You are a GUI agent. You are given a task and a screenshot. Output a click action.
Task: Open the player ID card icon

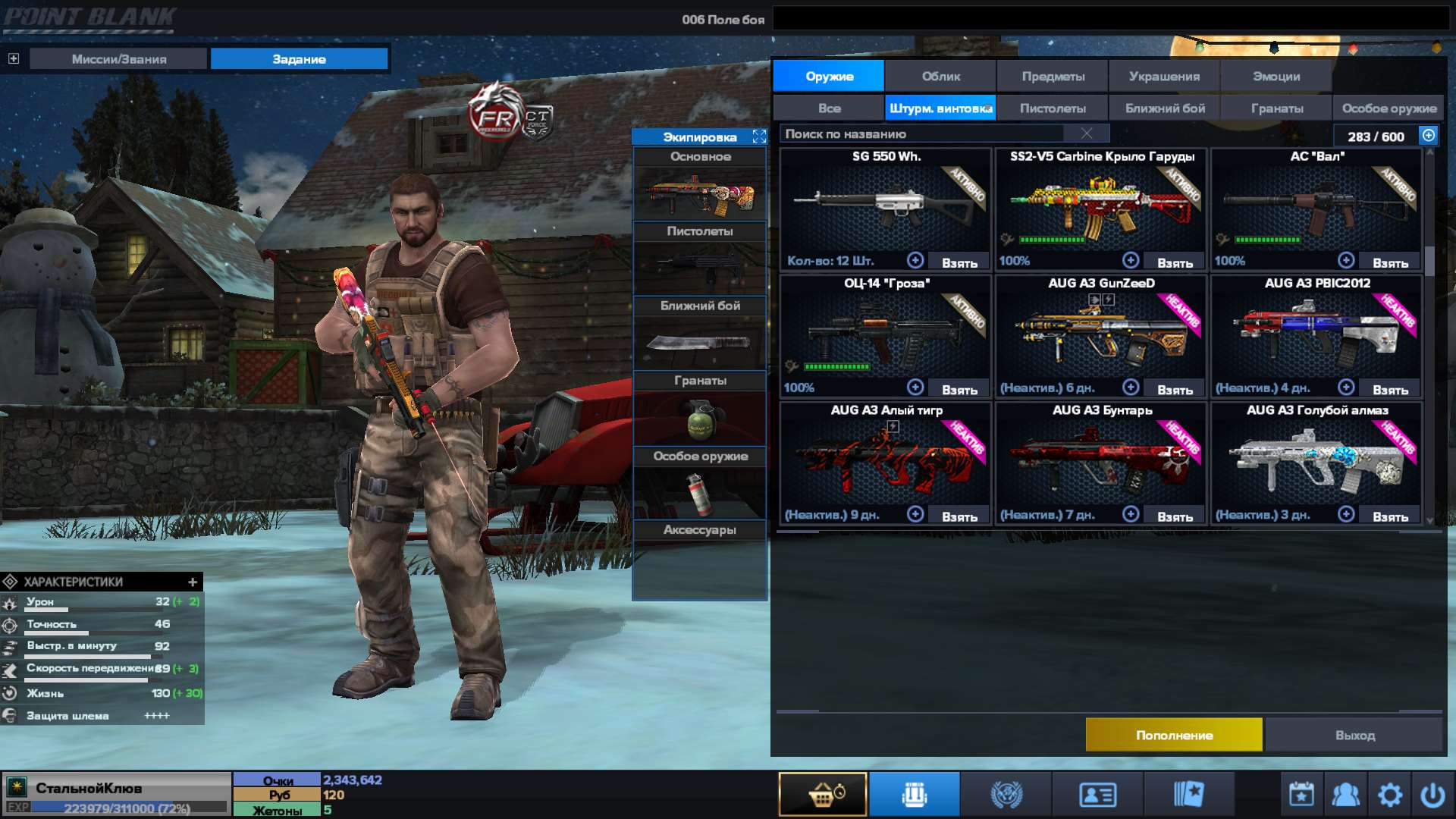point(1097,793)
